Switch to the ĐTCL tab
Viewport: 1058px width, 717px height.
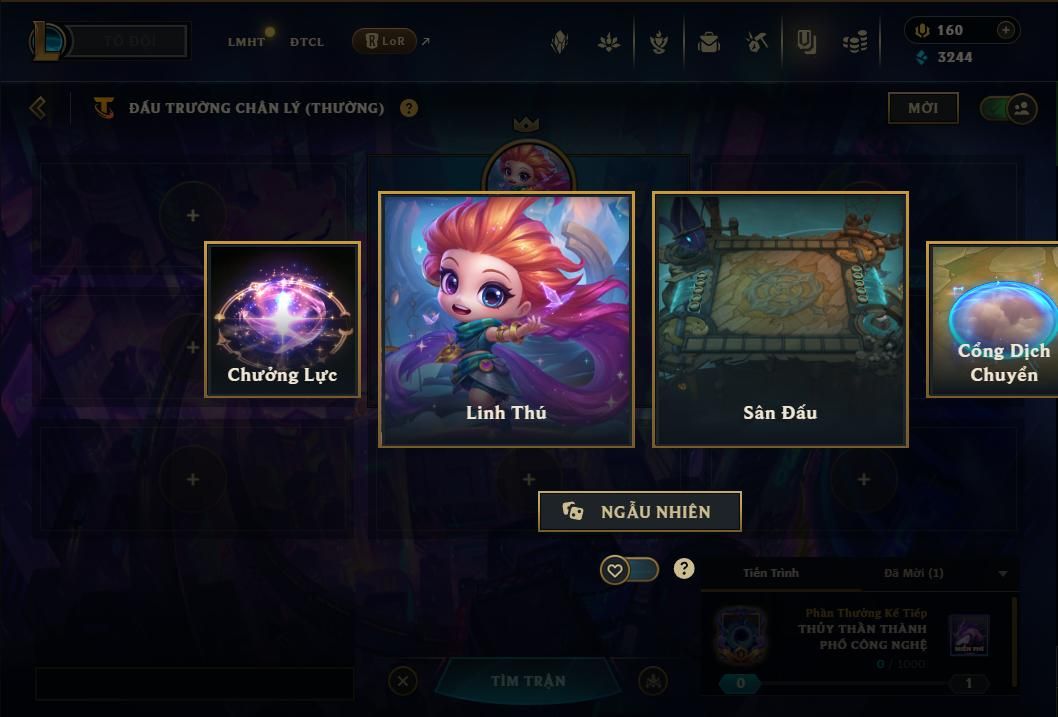click(306, 42)
